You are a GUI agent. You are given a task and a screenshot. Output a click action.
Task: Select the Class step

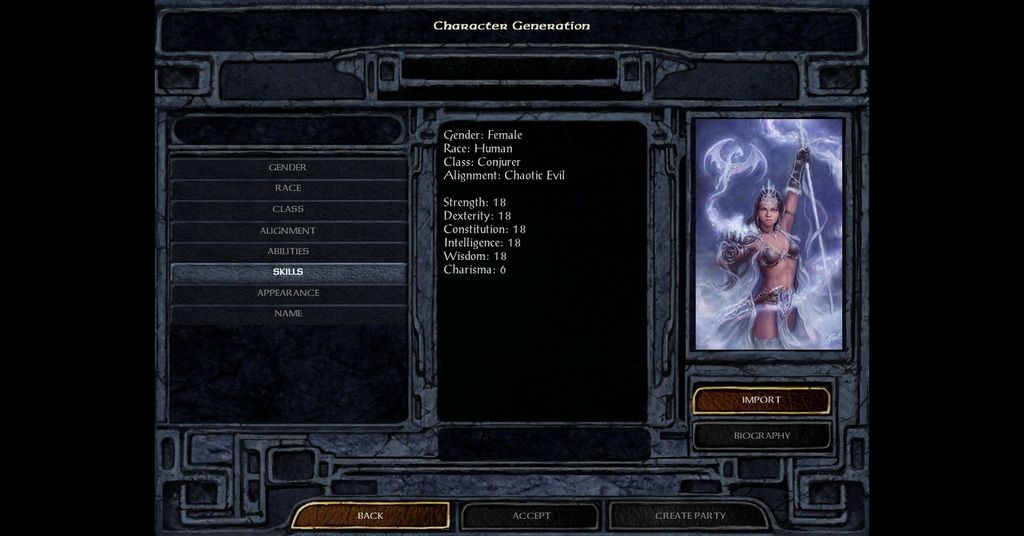click(x=288, y=210)
